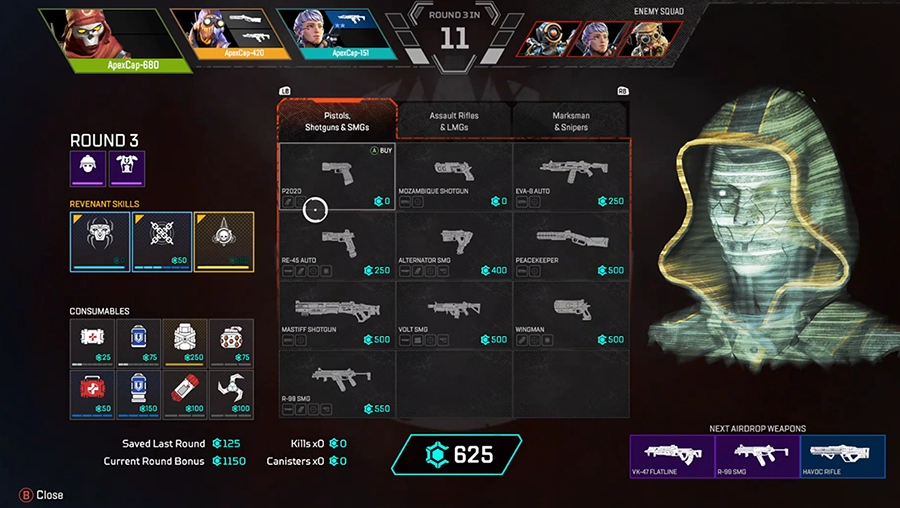Buy Revenant's Silence skill charge for 50
The width and height of the screenshot is (900, 508).
162,241
